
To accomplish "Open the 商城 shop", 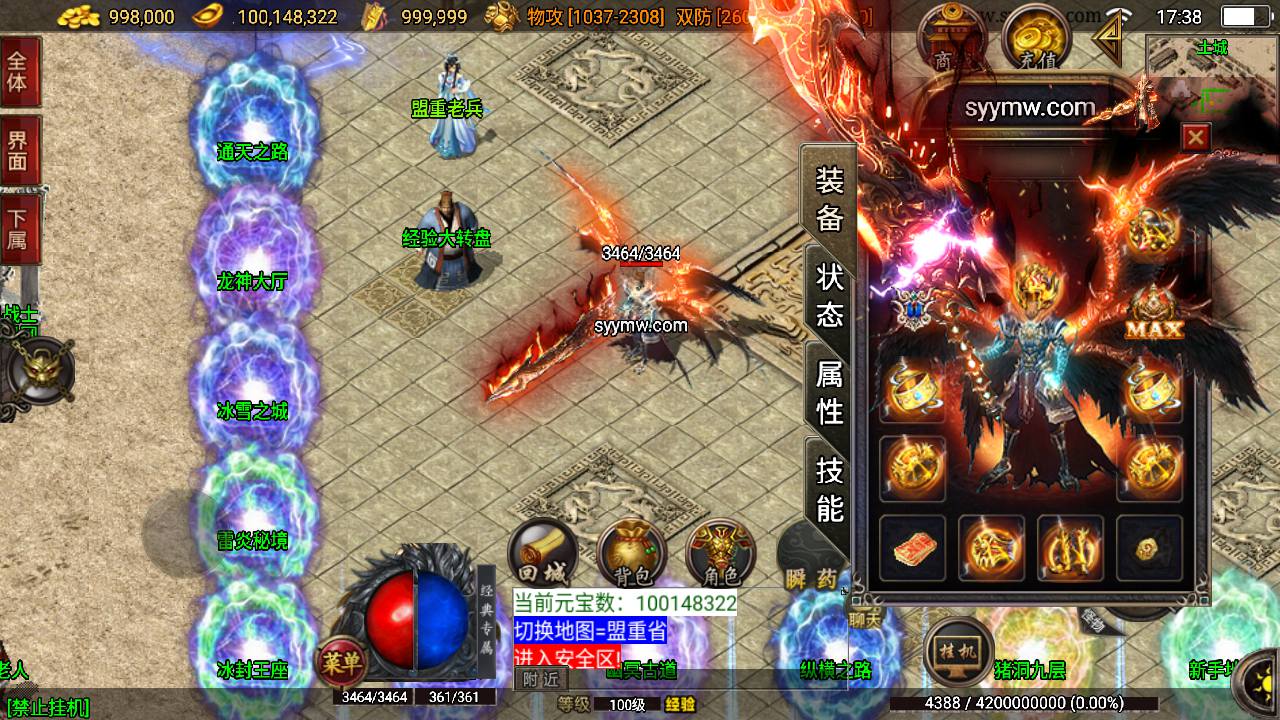I will 950,40.
